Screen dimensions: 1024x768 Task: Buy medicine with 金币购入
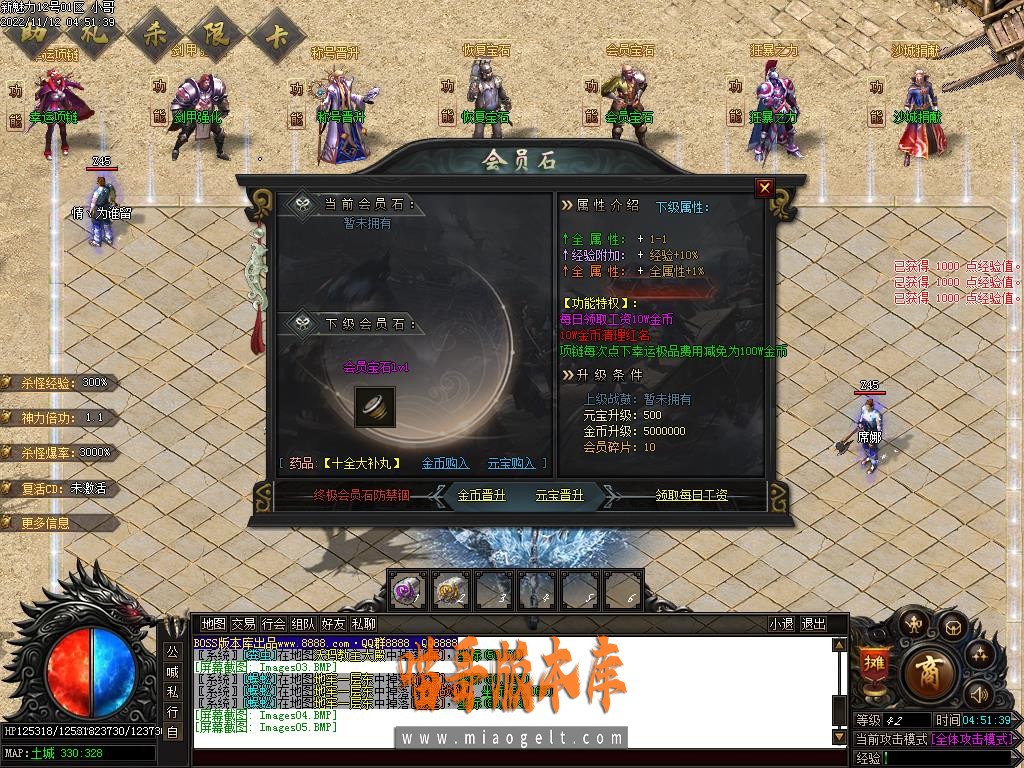pyautogui.click(x=445, y=463)
